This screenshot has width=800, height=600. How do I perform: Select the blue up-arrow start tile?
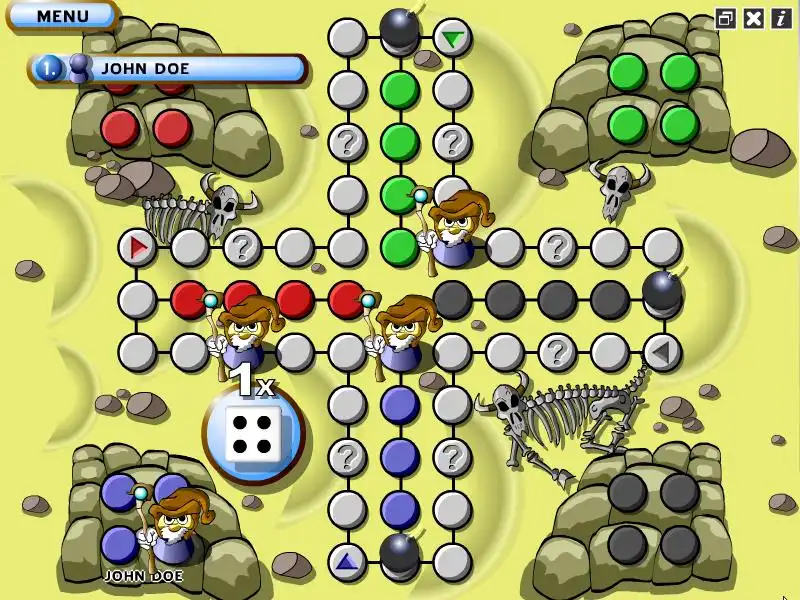347,561
